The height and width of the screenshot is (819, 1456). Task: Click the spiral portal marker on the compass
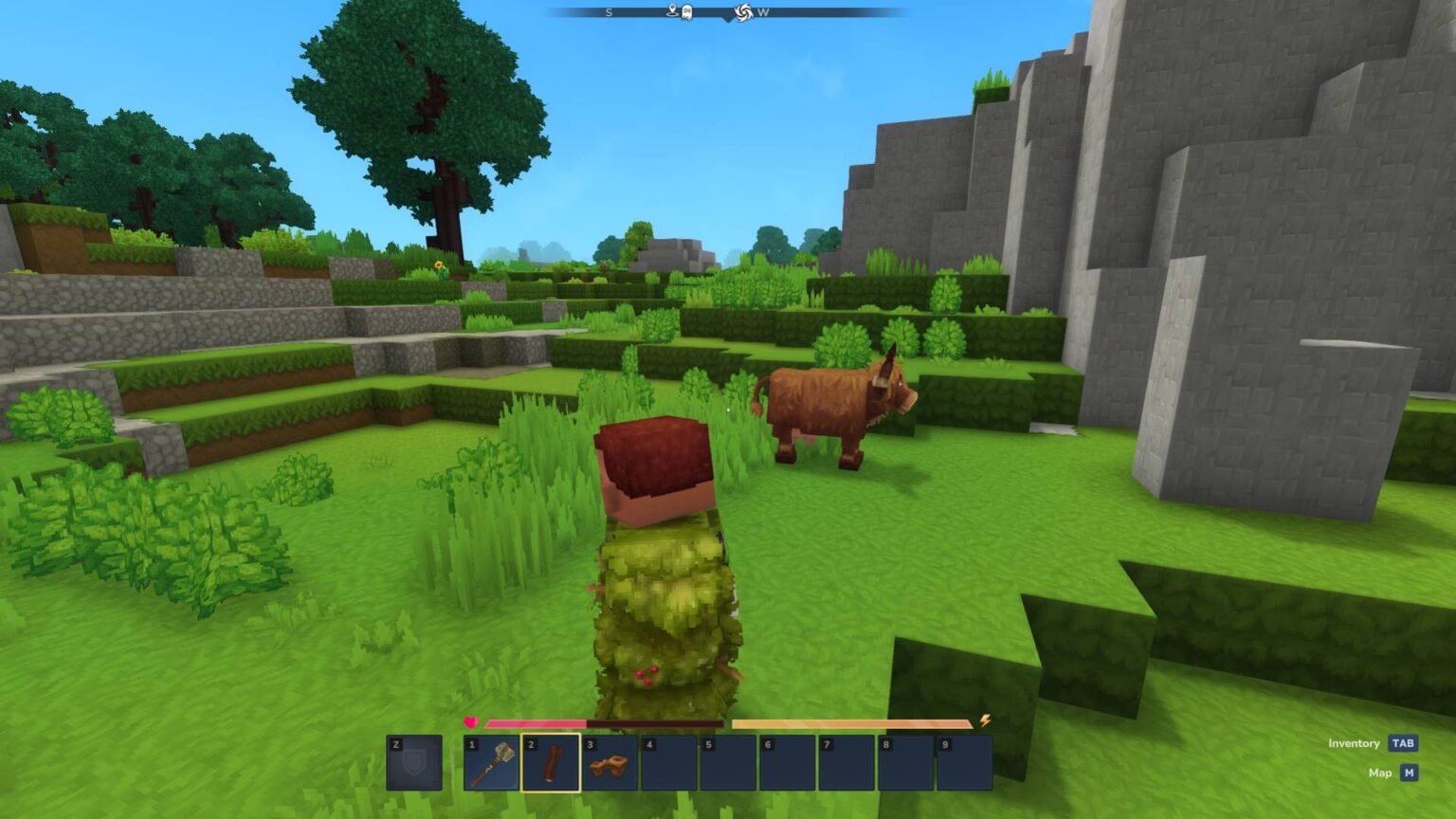pos(745,12)
